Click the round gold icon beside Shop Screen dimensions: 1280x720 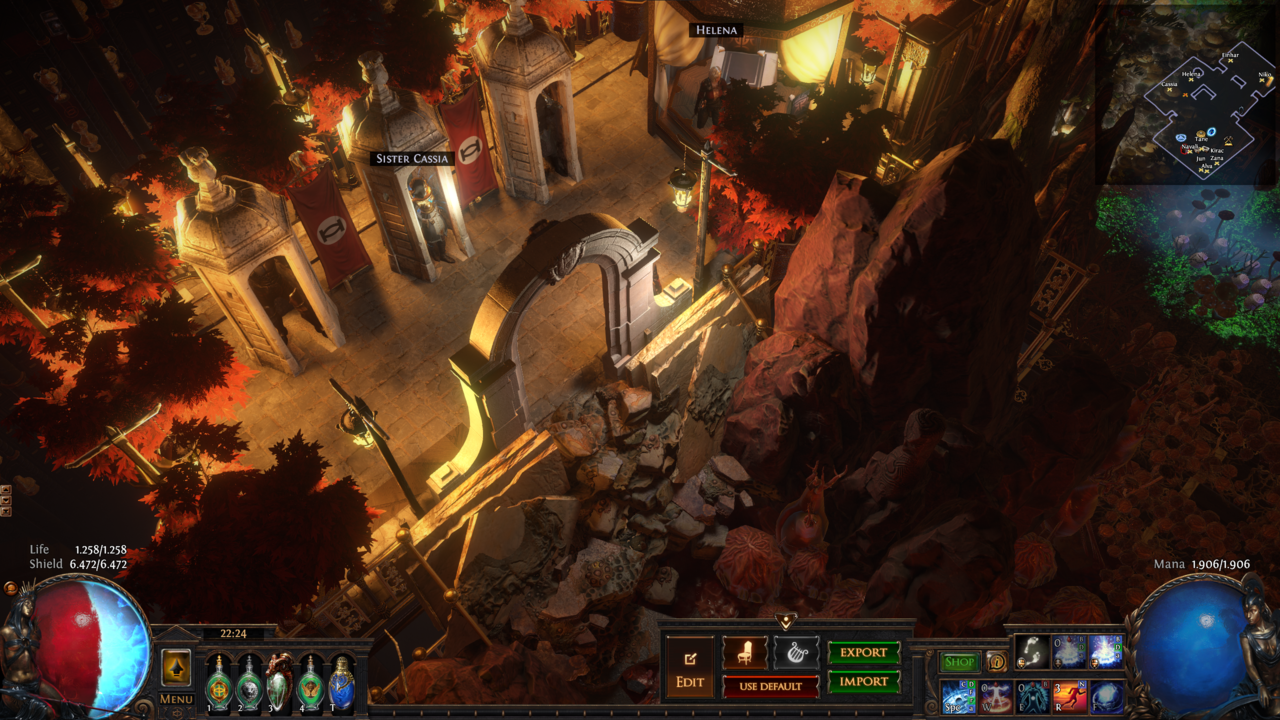[996, 662]
